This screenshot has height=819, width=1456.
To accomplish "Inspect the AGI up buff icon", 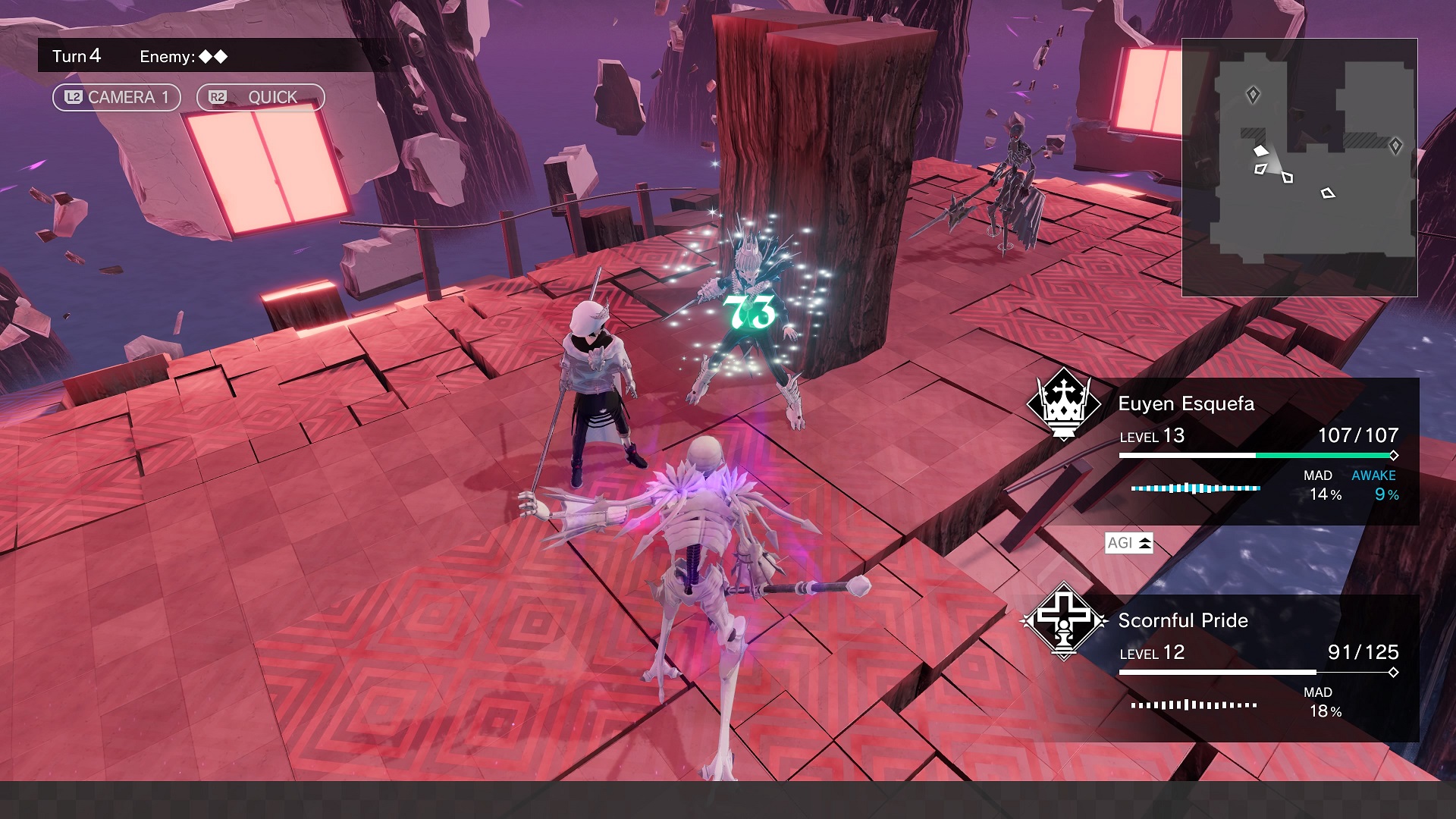I will (x=1128, y=543).
